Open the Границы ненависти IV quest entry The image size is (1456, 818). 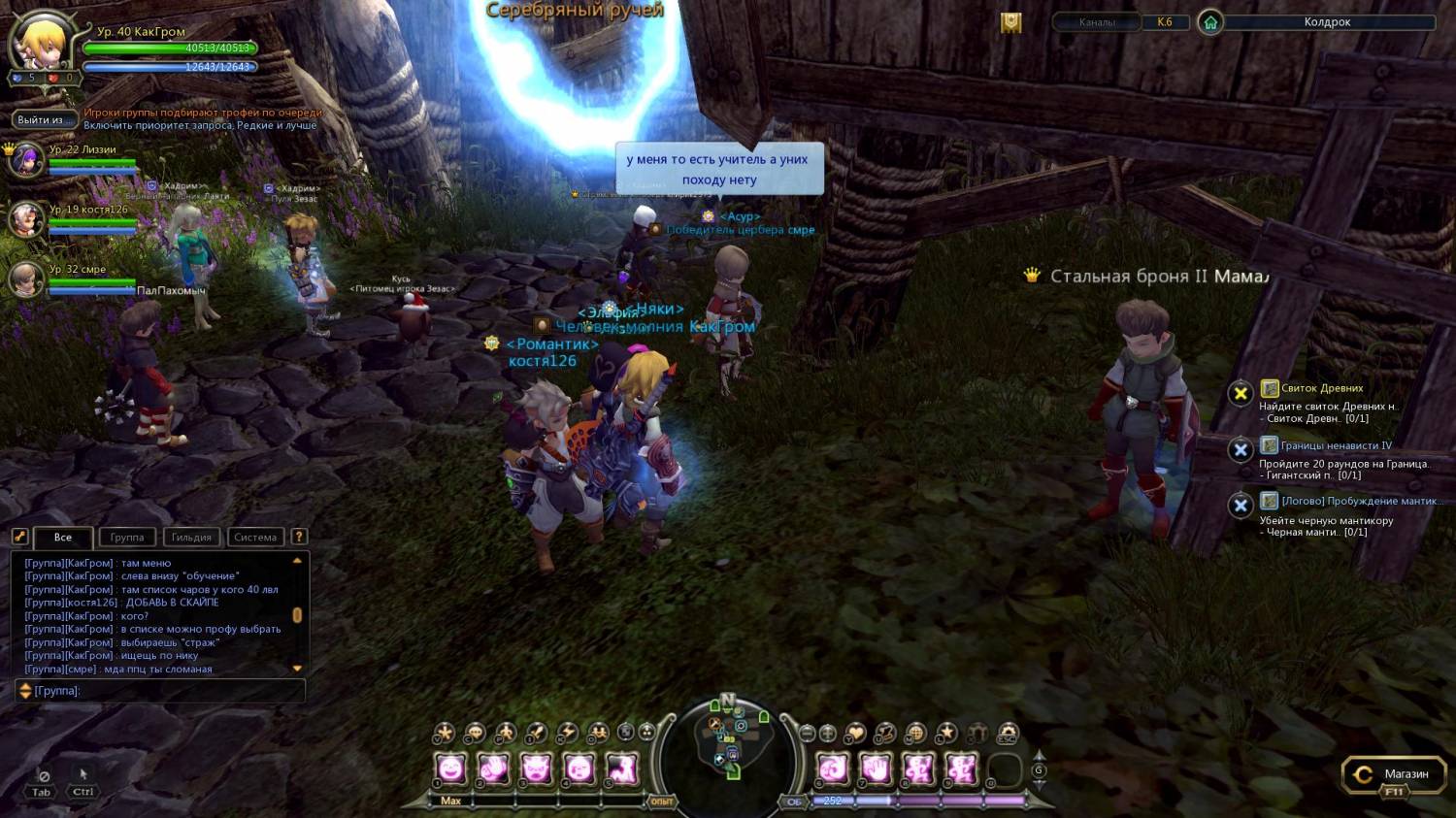[1335, 445]
